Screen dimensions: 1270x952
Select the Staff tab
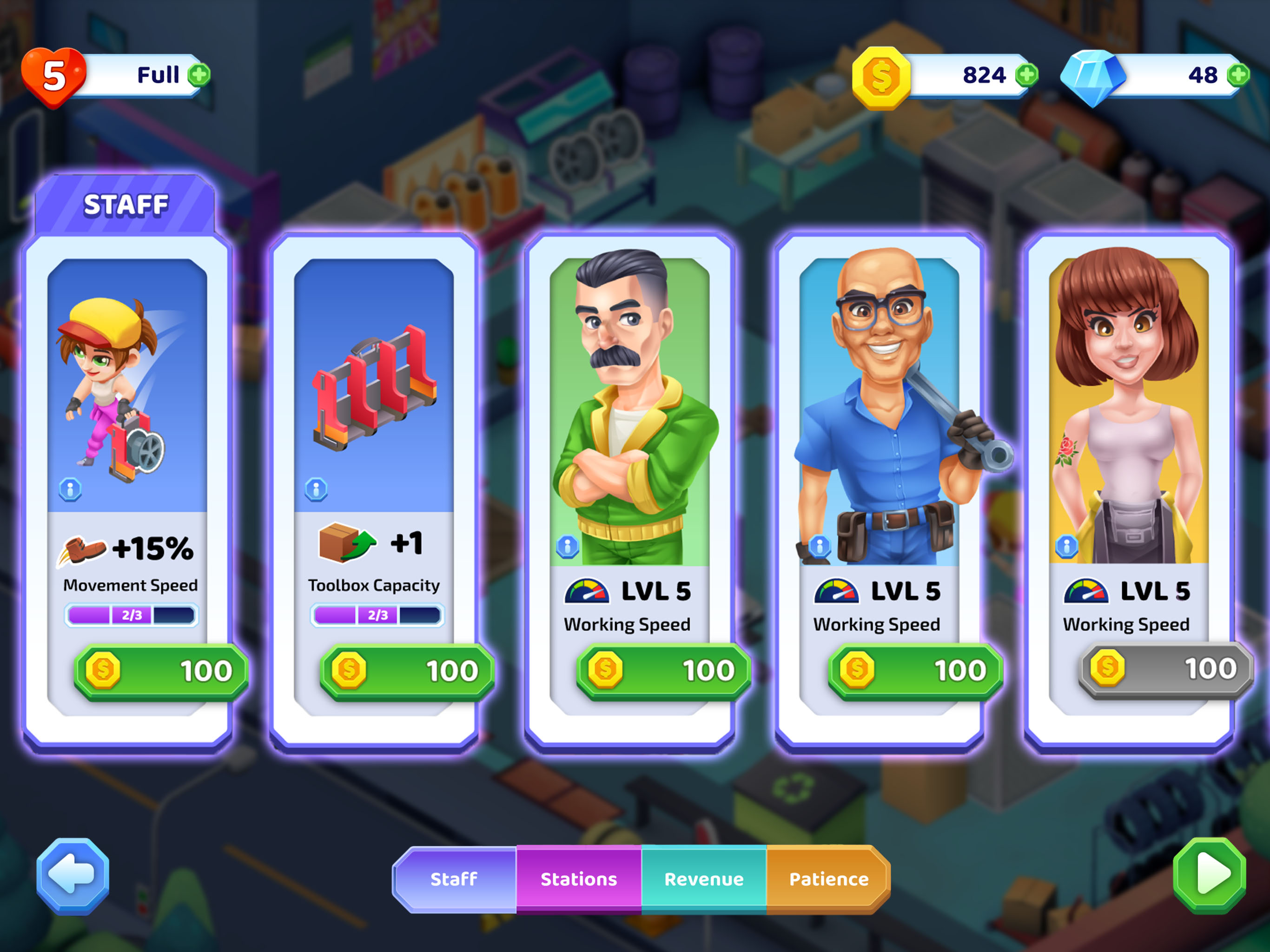tap(454, 879)
